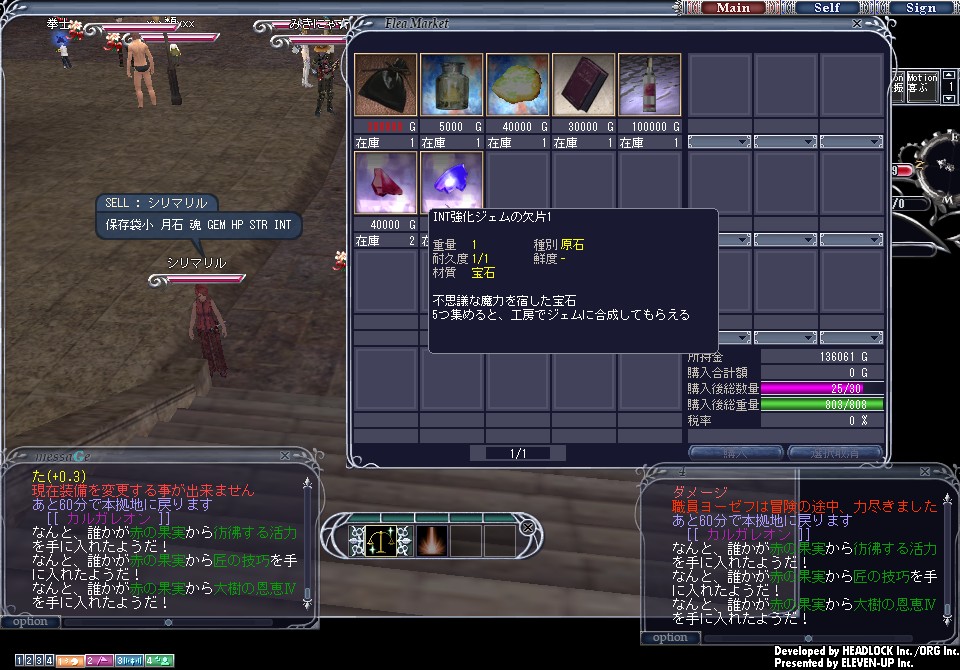
Task: Close the right chat log window
Action: [942, 475]
